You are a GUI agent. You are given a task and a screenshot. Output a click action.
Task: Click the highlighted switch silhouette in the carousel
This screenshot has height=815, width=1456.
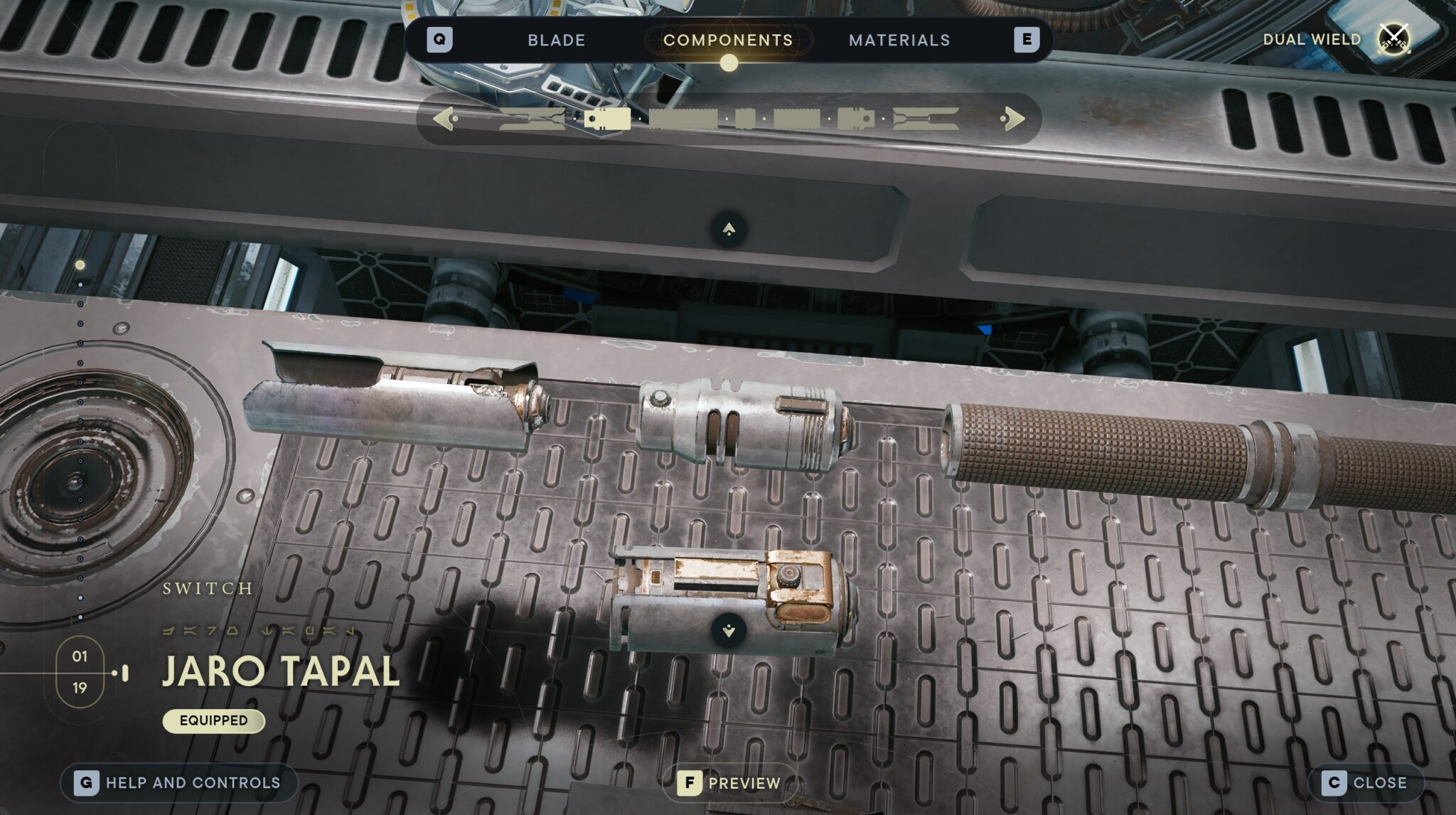point(608,119)
